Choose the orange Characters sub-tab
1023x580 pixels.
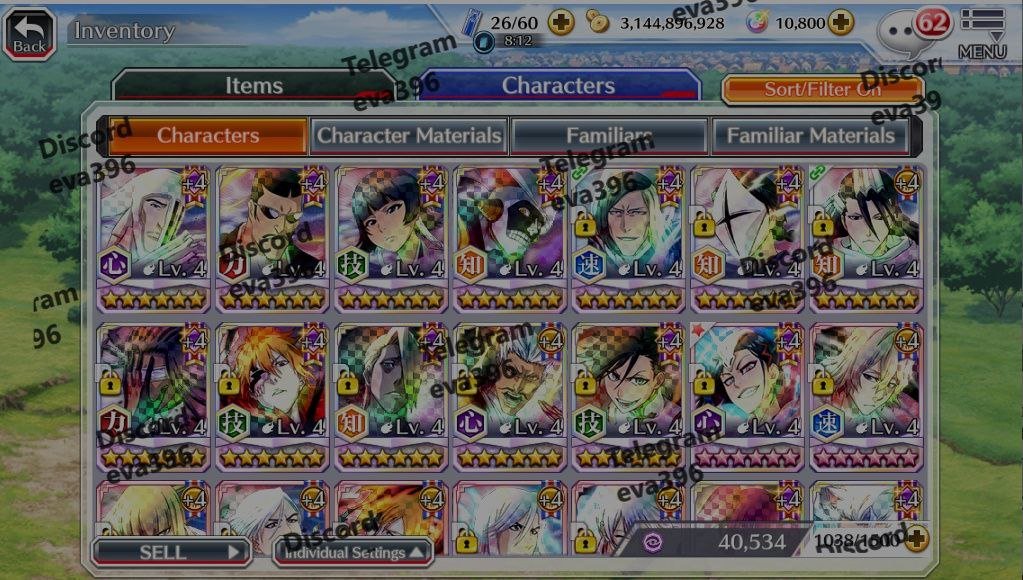[208, 135]
